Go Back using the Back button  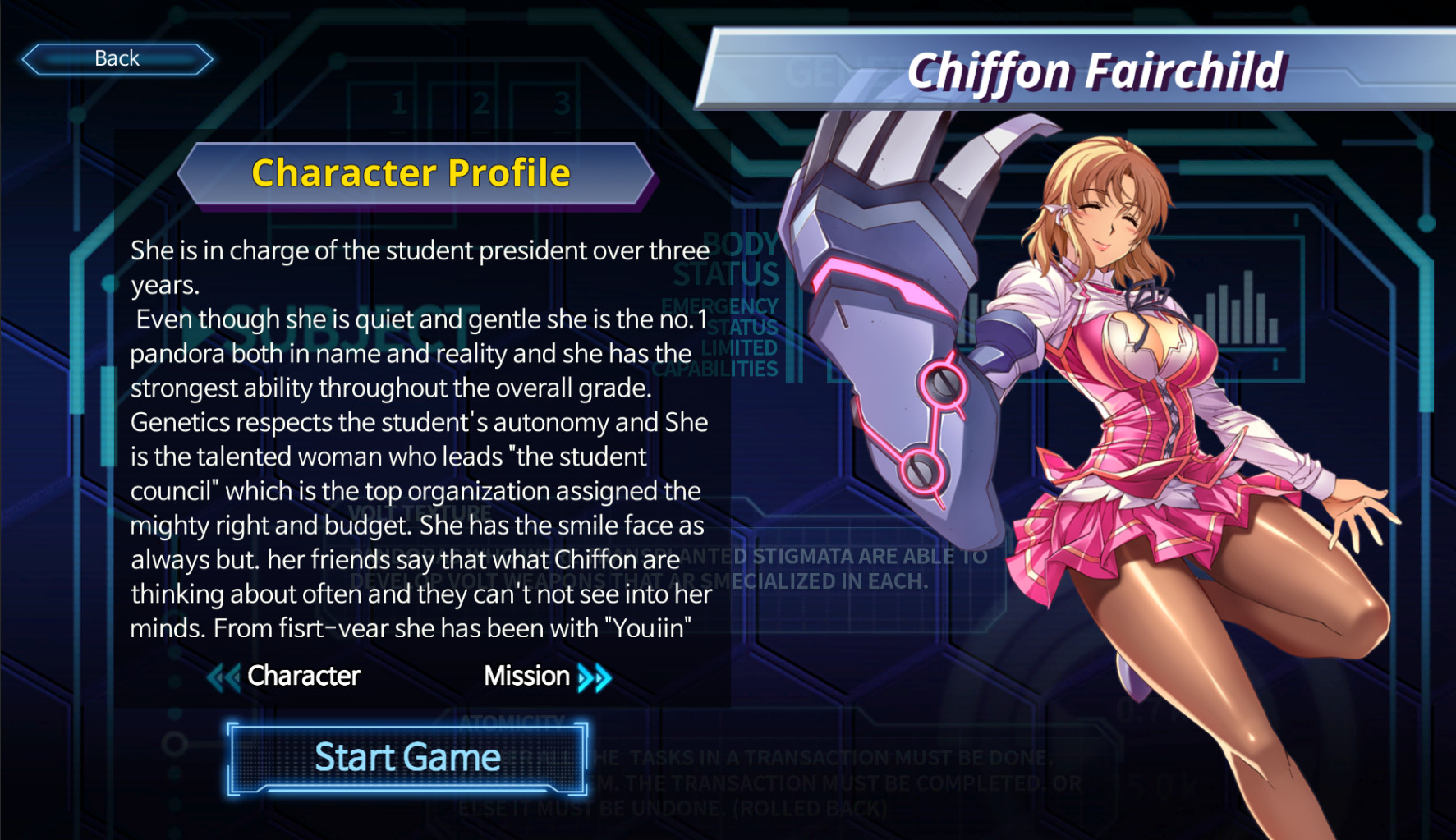[x=116, y=57]
